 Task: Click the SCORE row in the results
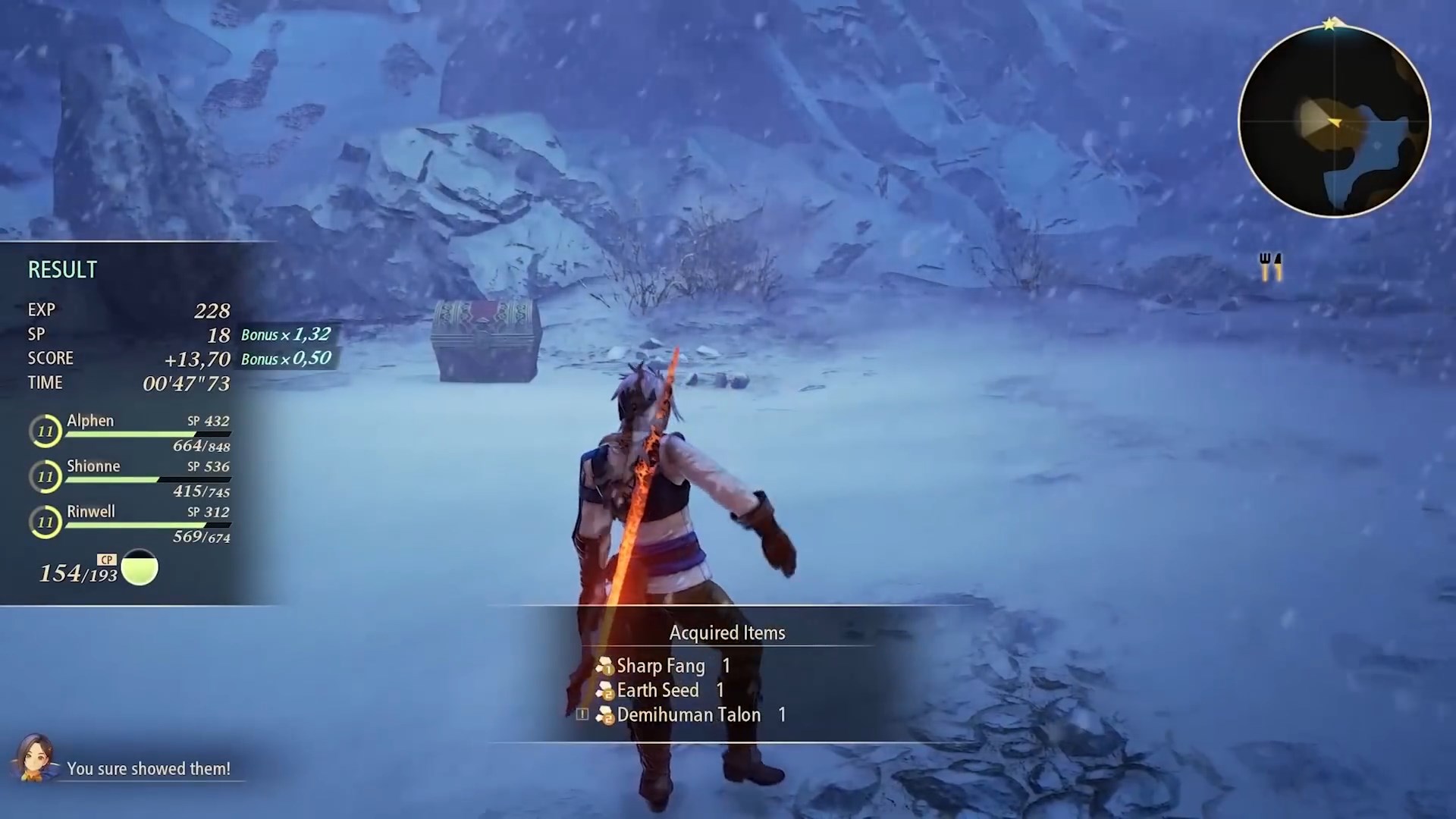(129, 358)
